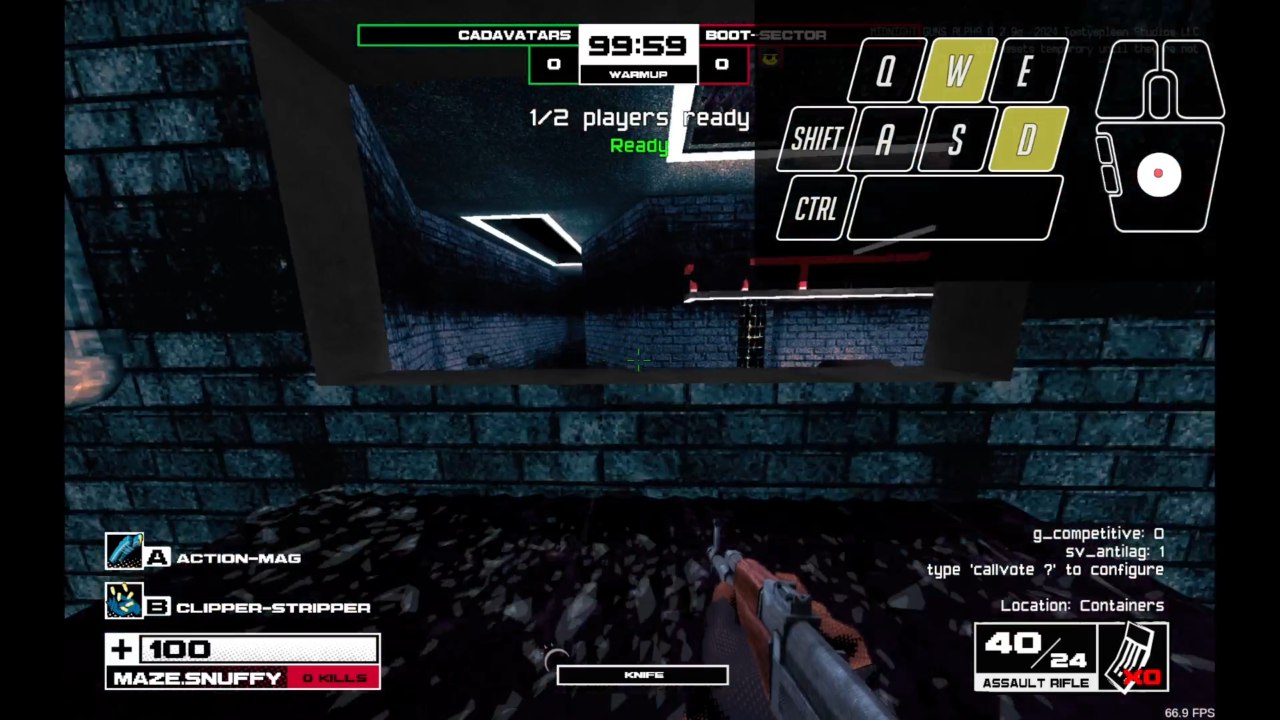Click the Q key in keyboard overlay
1280x720 pixels.
(x=885, y=70)
